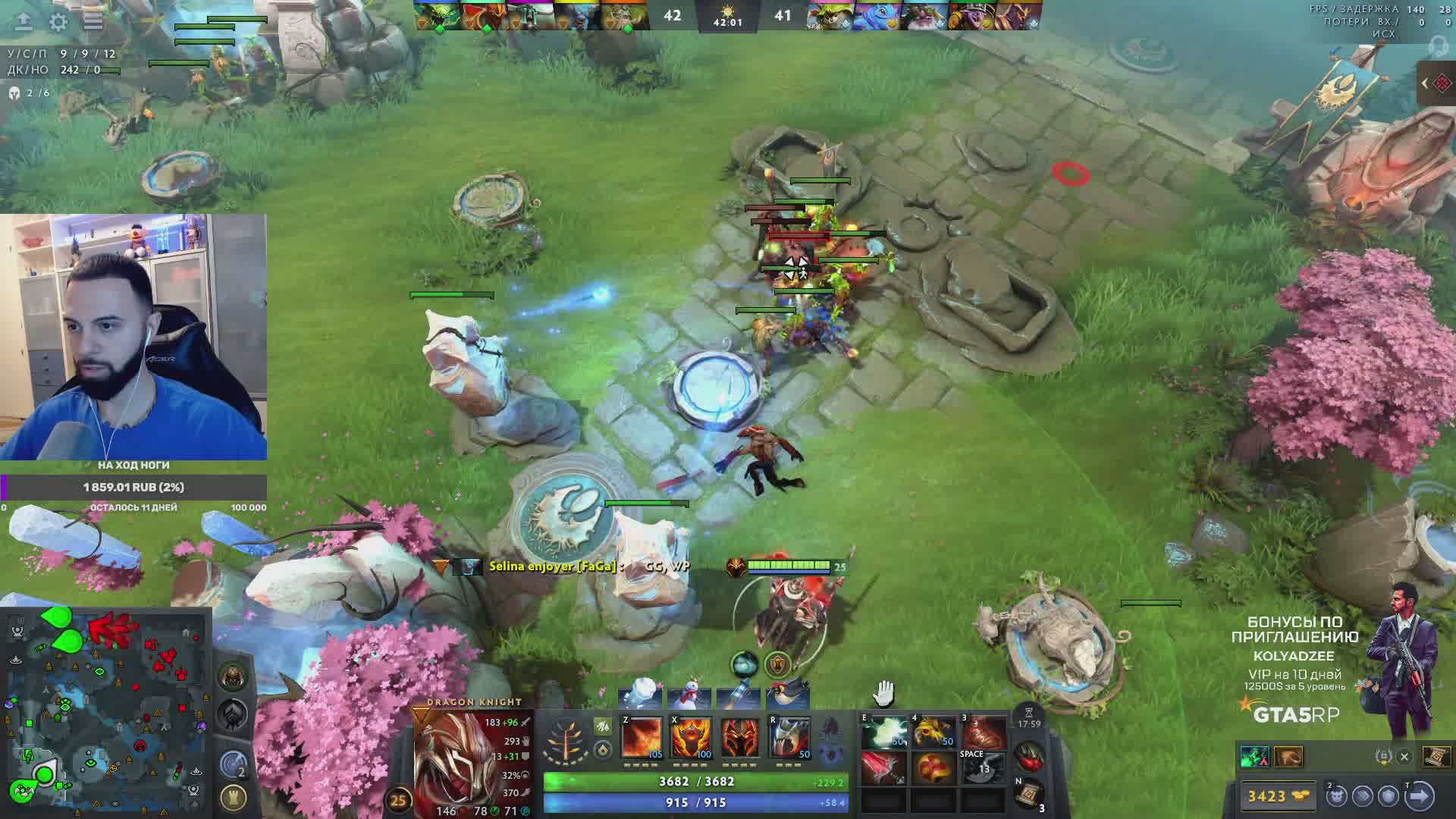The height and width of the screenshot is (819, 1456).
Task: Use the penguin seasonal ability
Action: [x=787, y=695]
